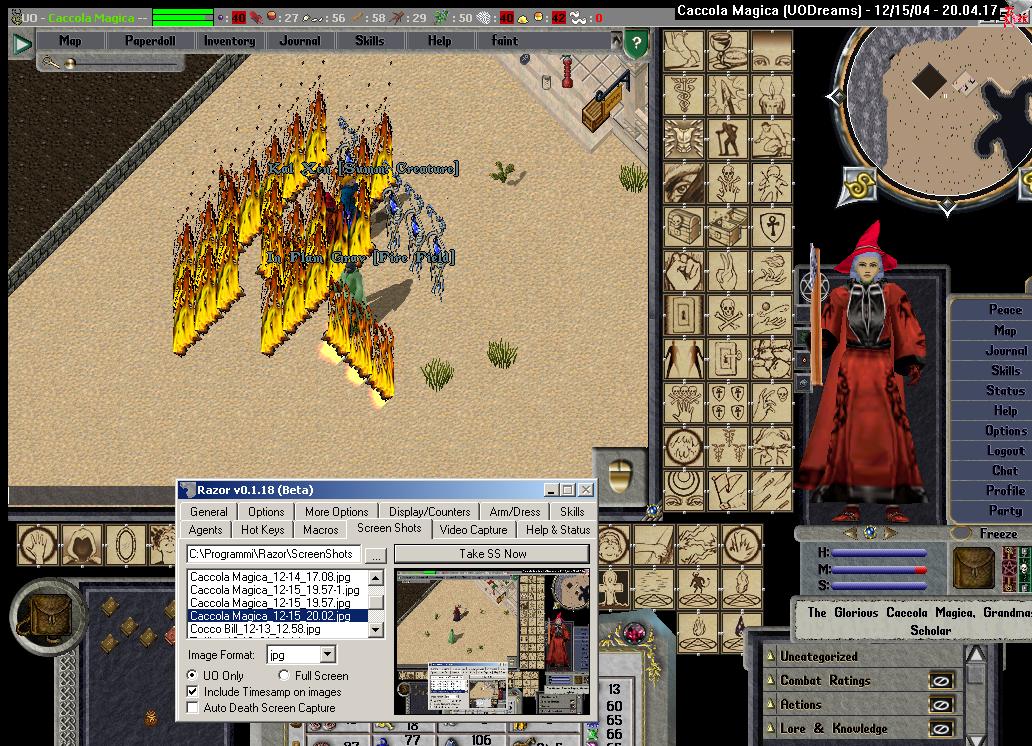The height and width of the screenshot is (746, 1032).
Task: Click the green question mark shield
Action: pos(636,44)
